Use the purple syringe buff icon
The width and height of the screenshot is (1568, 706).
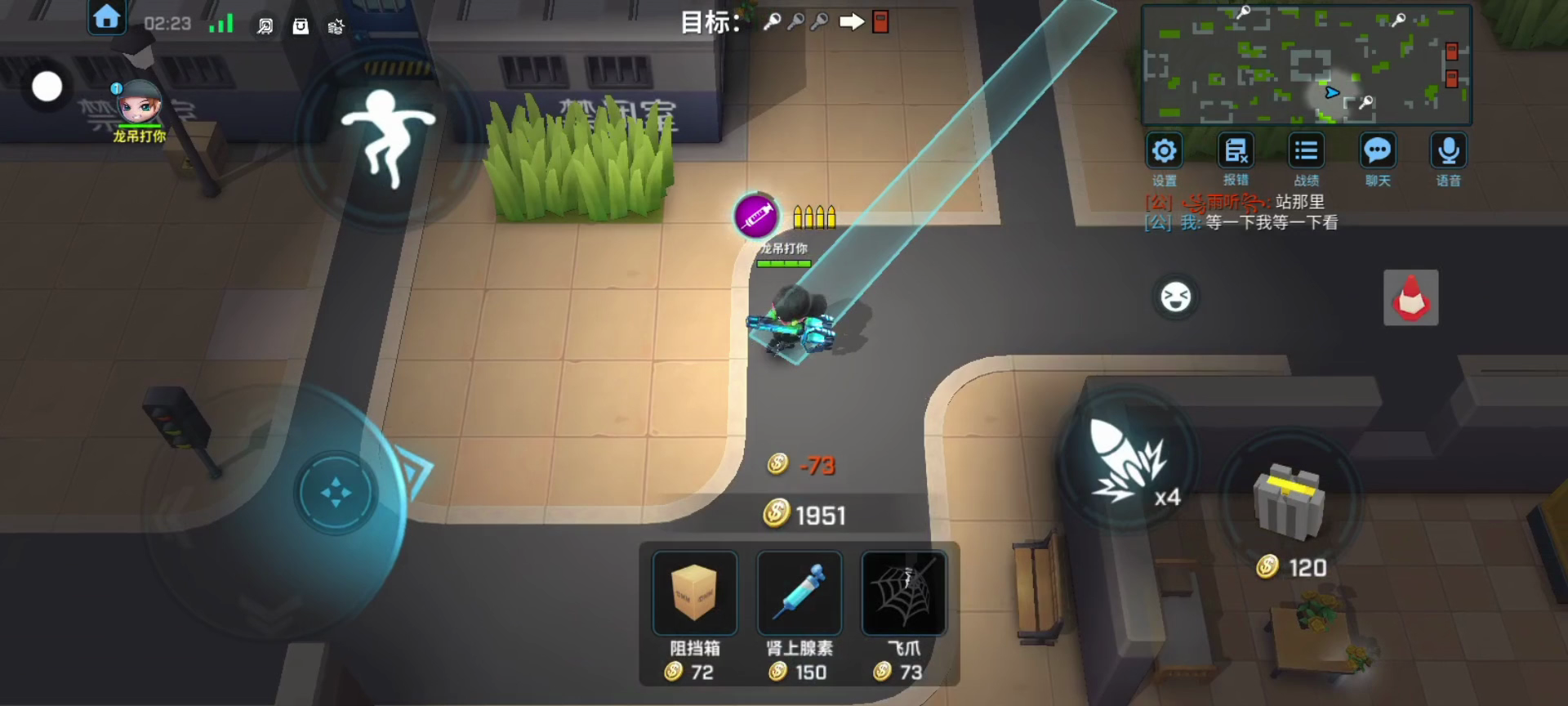tap(756, 216)
